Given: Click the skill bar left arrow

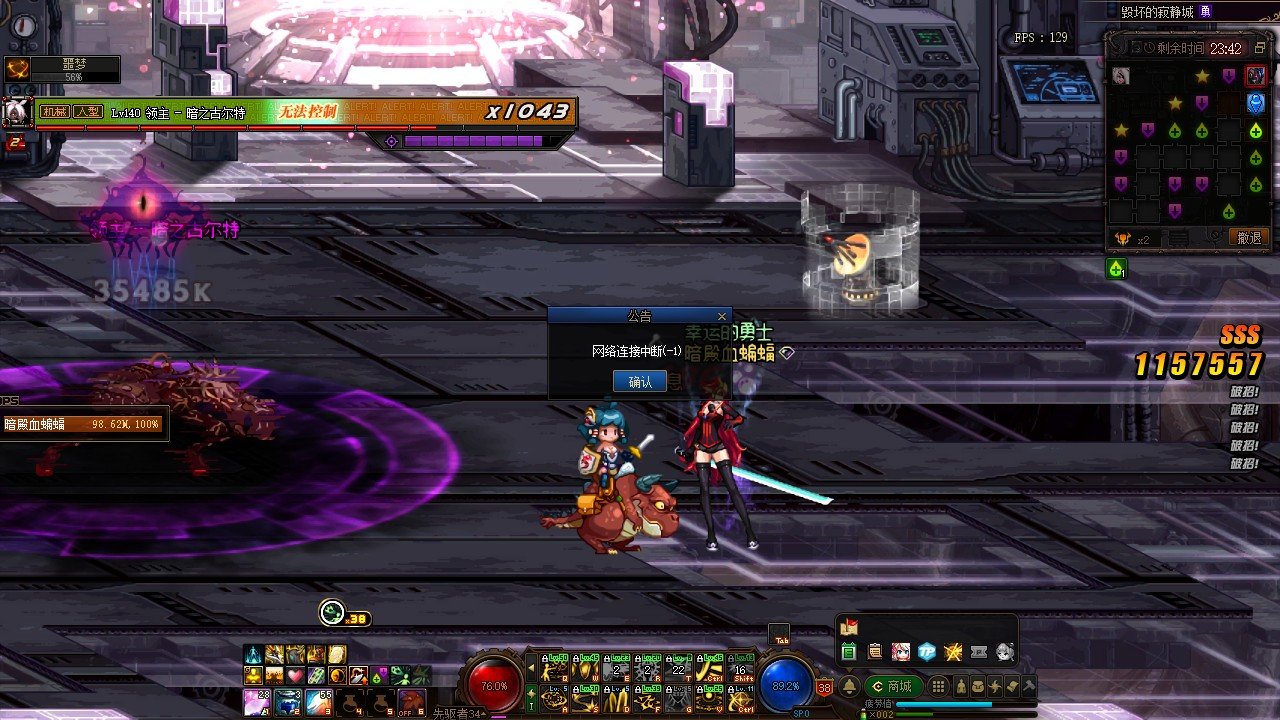Looking at the screenshot, I should pos(531,665).
